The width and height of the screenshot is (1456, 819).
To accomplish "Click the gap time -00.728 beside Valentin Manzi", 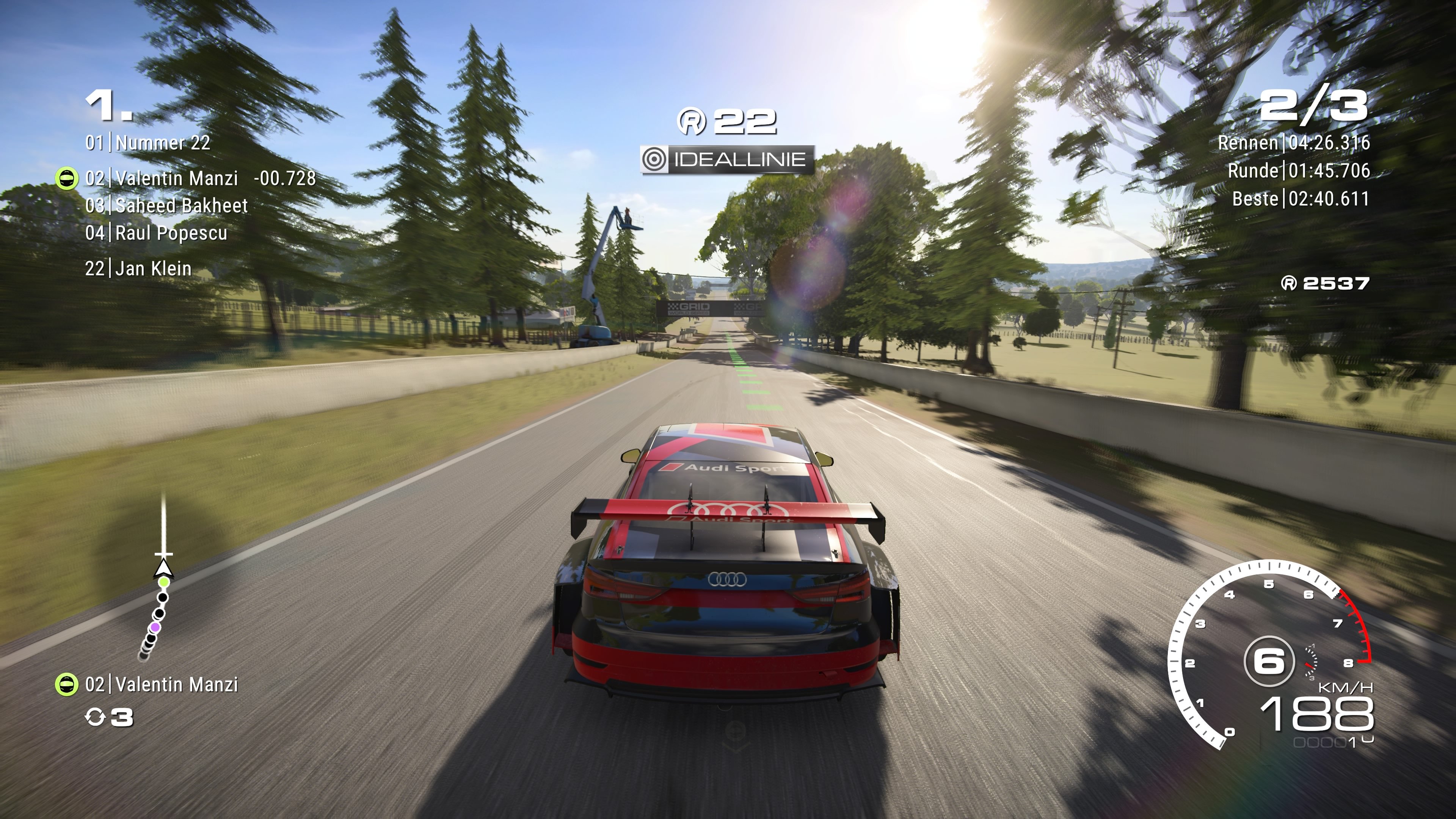I will [281, 178].
